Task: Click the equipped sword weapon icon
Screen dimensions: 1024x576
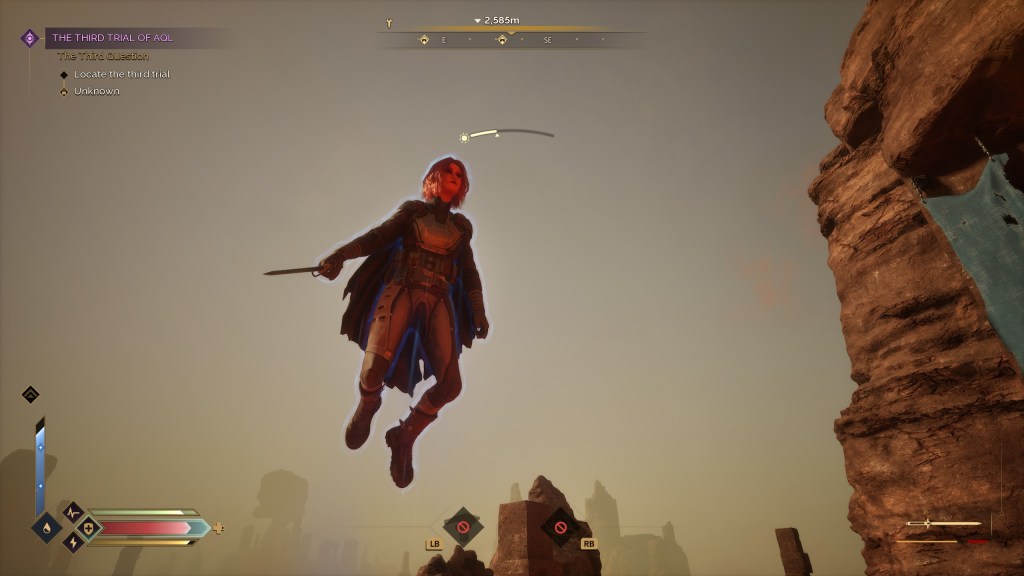Action: pyautogui.click(x=943, y=524)
